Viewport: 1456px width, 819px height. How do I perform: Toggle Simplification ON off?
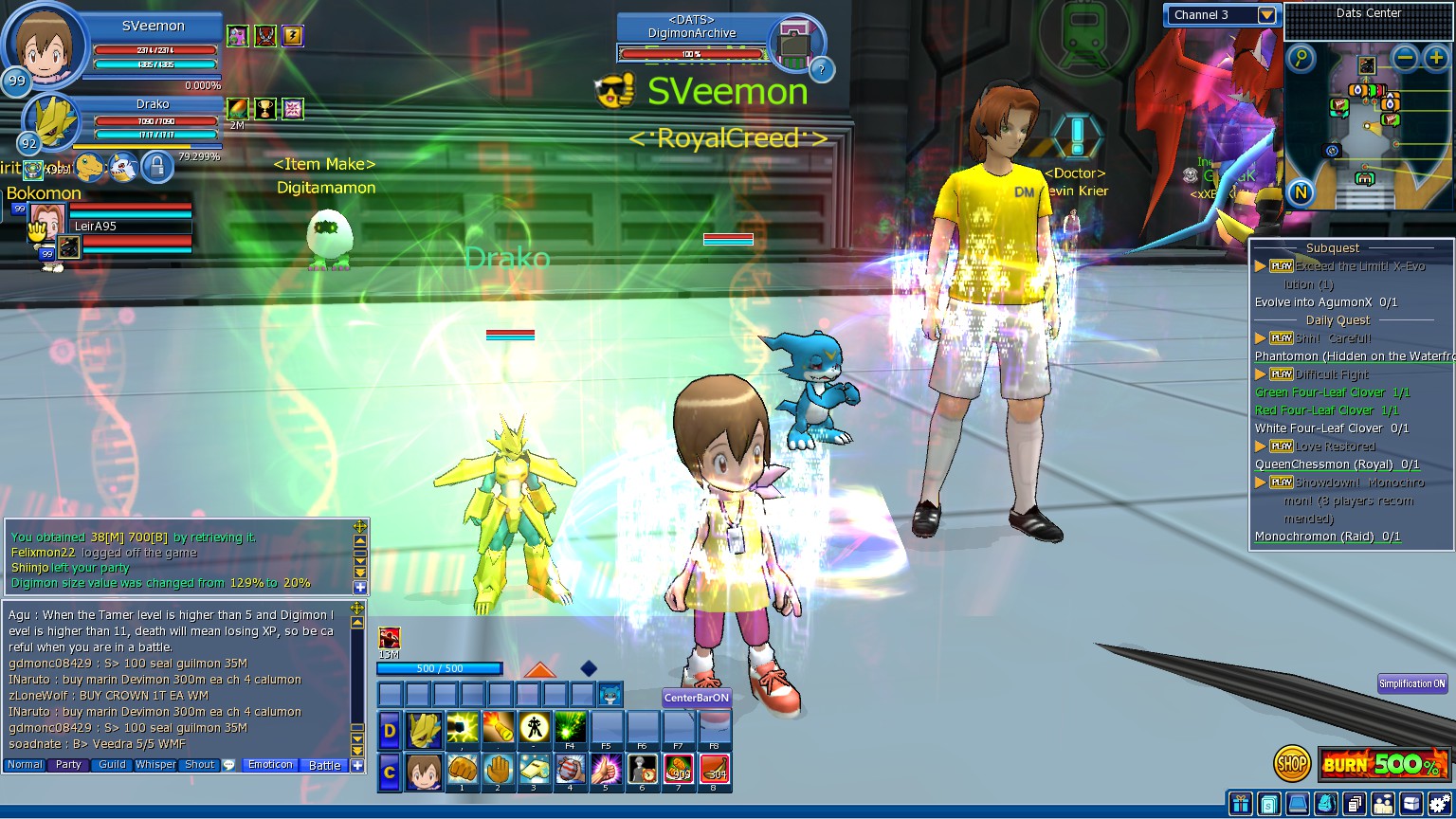pos(1411,682)
